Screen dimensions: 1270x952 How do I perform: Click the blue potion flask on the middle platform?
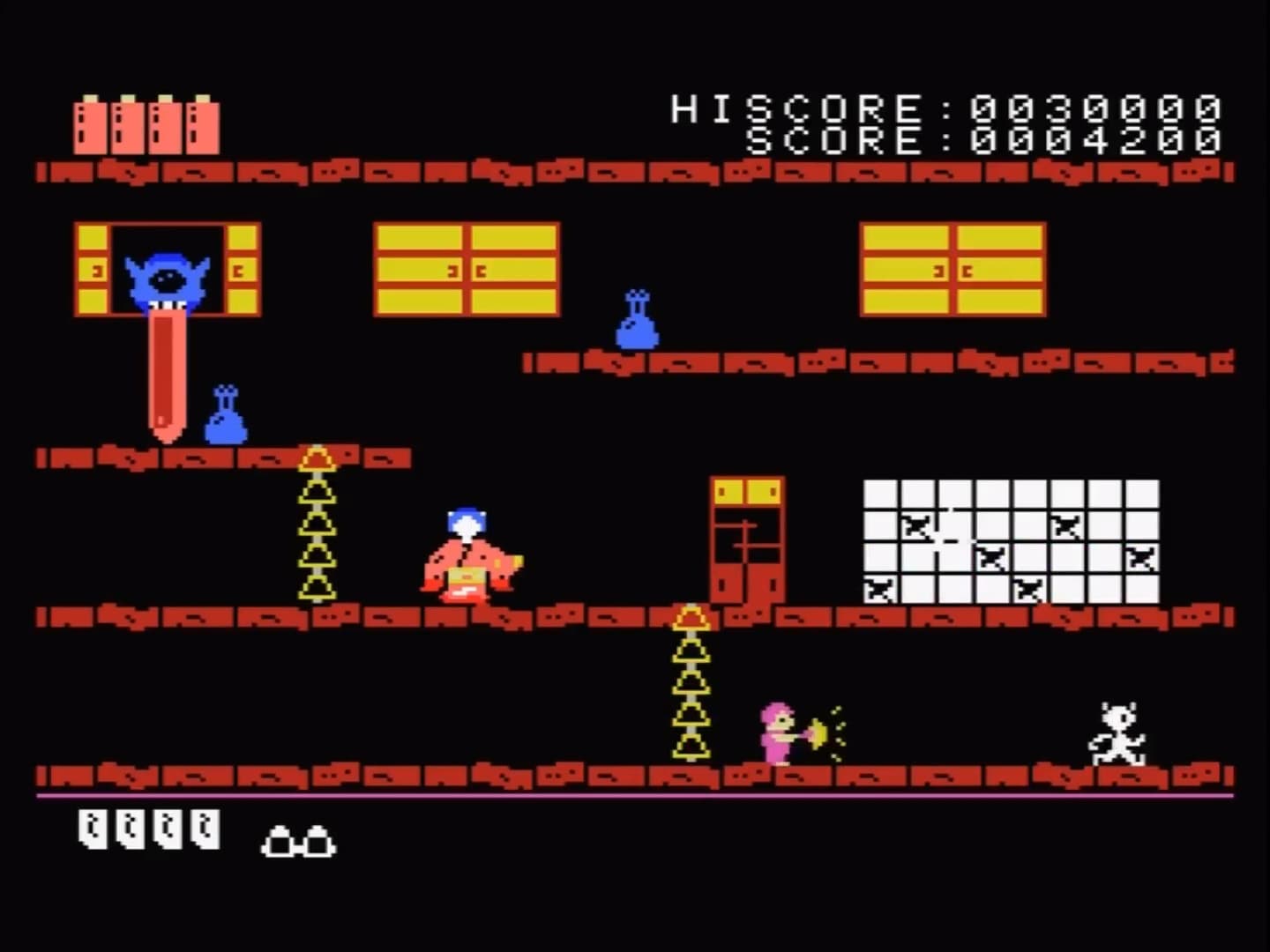coord(637,319)
